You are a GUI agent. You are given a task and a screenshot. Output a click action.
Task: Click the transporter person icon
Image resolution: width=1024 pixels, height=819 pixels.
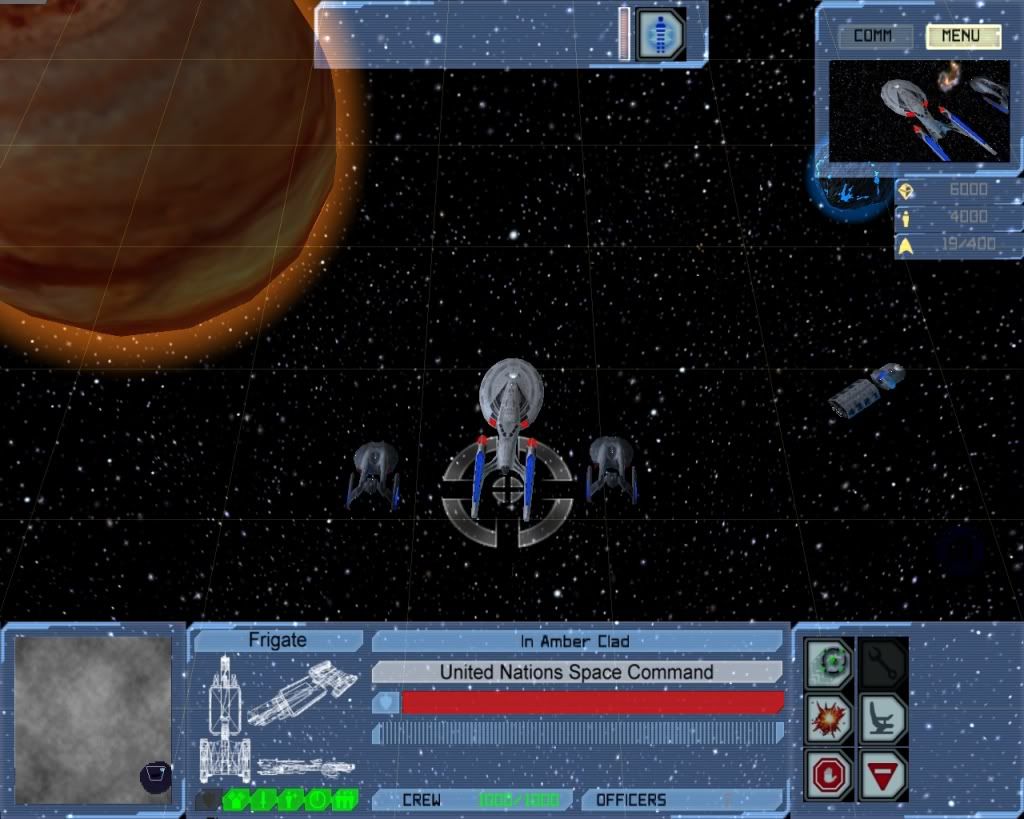coord(661,34)
